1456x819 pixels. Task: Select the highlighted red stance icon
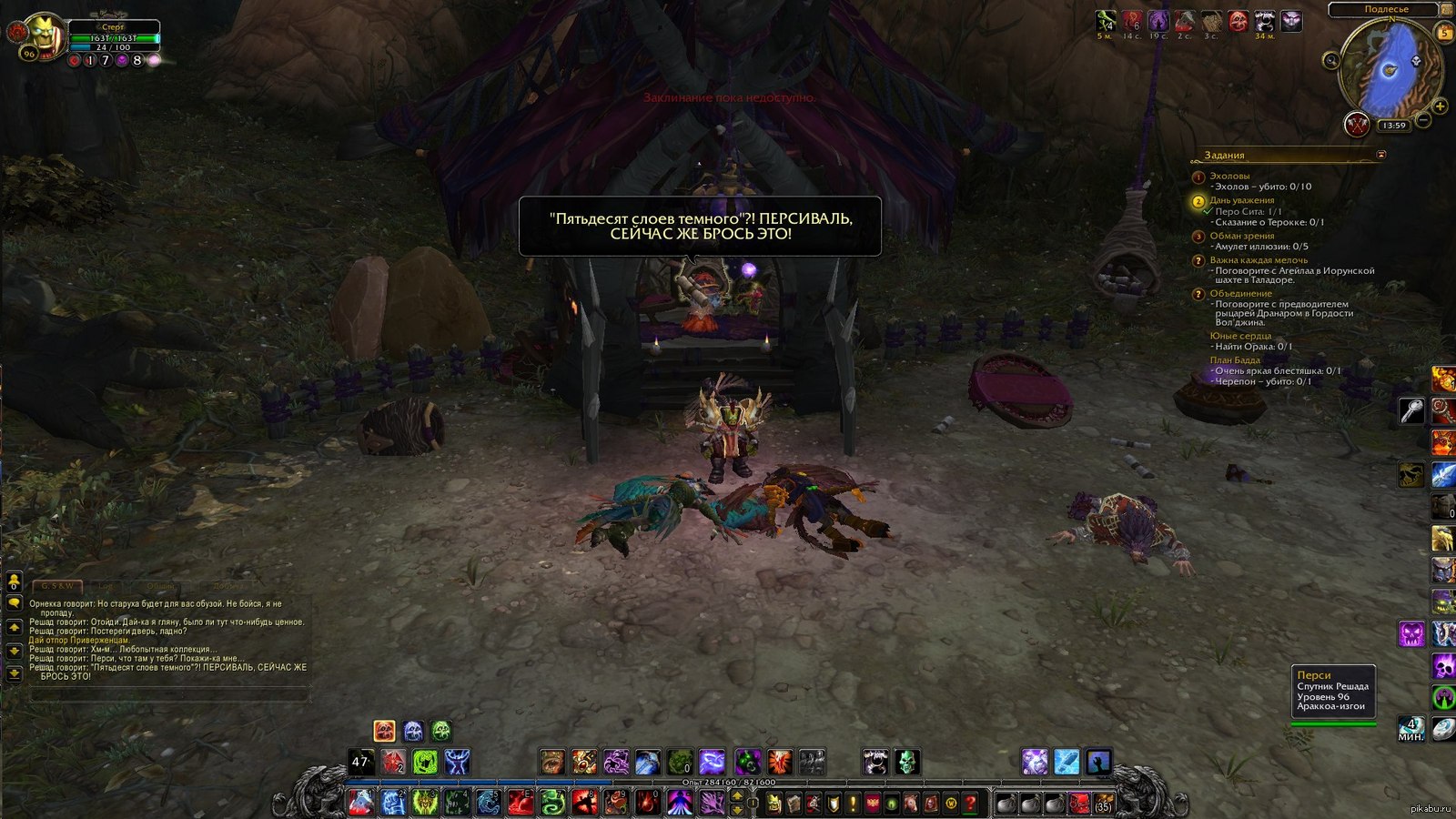click(x=385, y=731)
